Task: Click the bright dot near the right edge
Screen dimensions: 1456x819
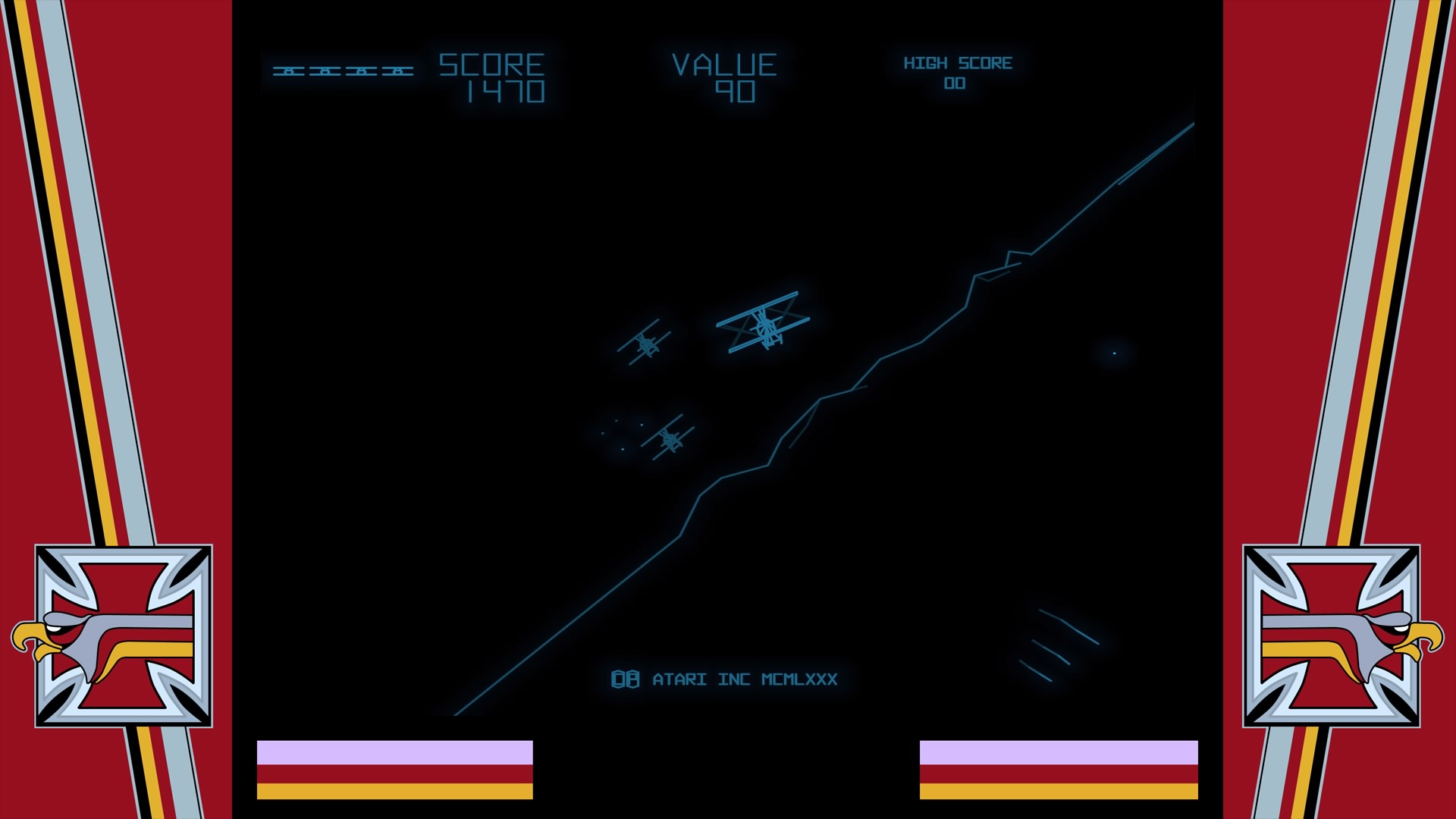Action: pos(1113,352)
